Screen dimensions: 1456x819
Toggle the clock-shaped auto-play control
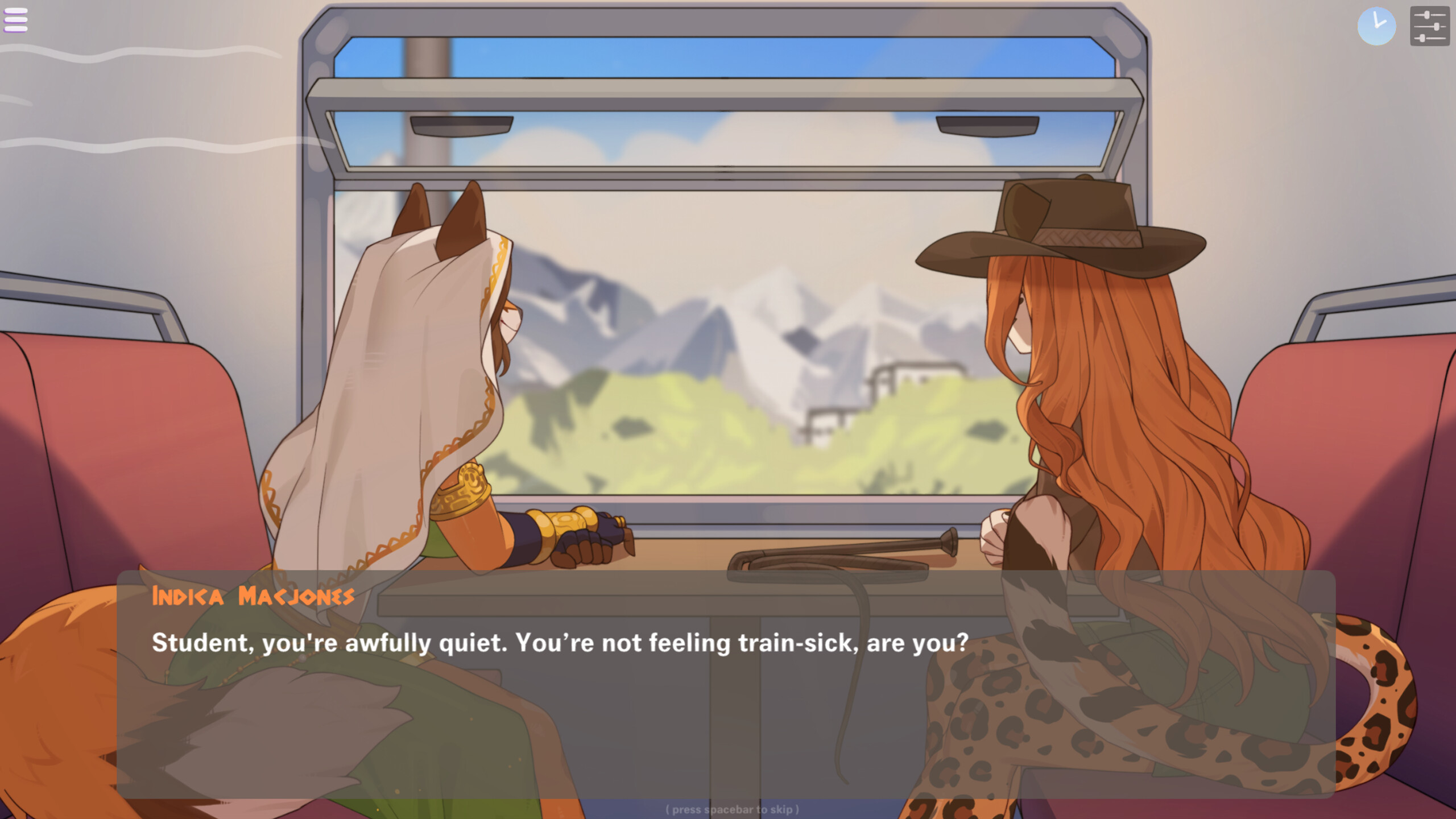1378,26
